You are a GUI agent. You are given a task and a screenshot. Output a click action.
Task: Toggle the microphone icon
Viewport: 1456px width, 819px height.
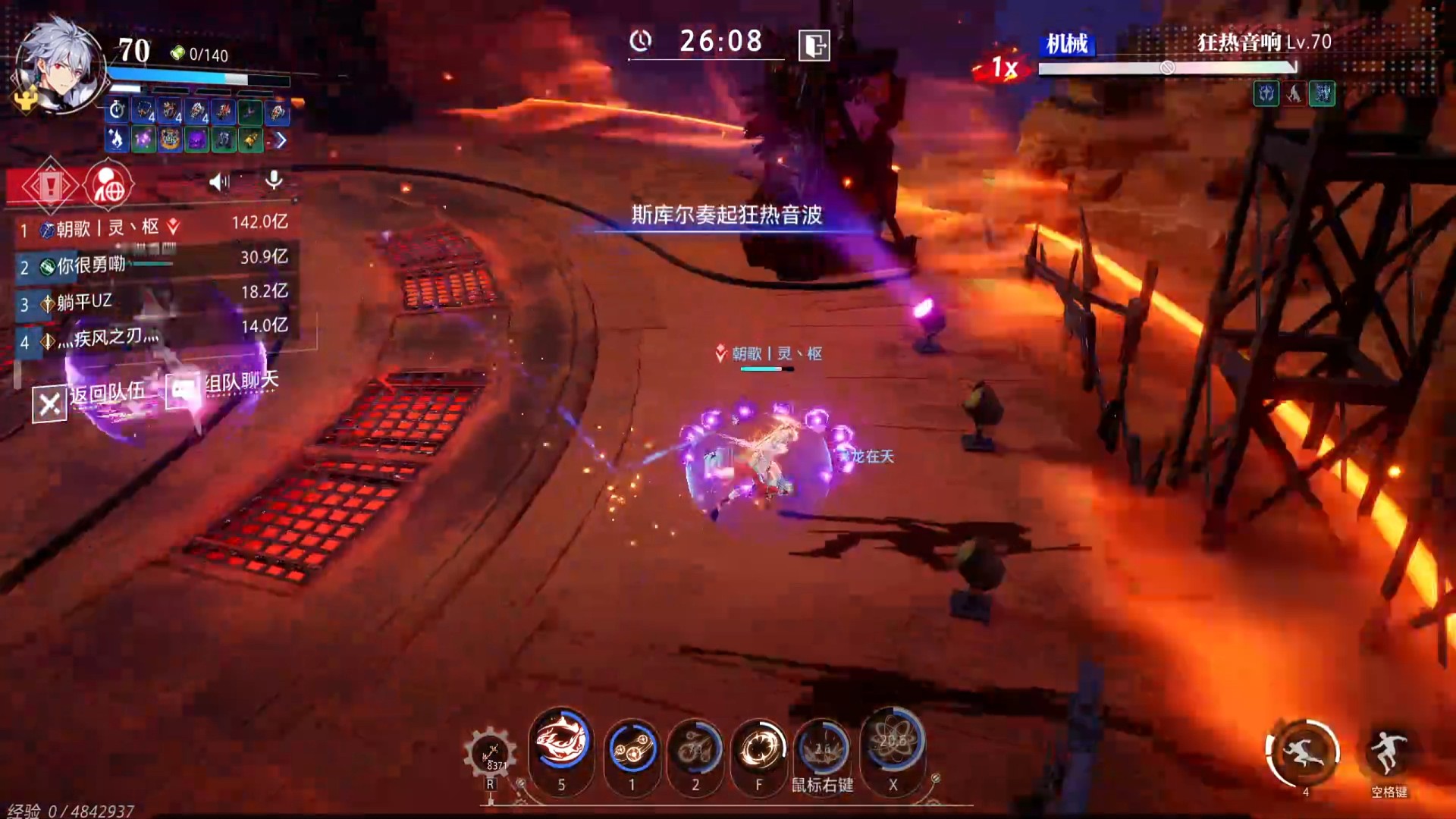click(274, 180)
